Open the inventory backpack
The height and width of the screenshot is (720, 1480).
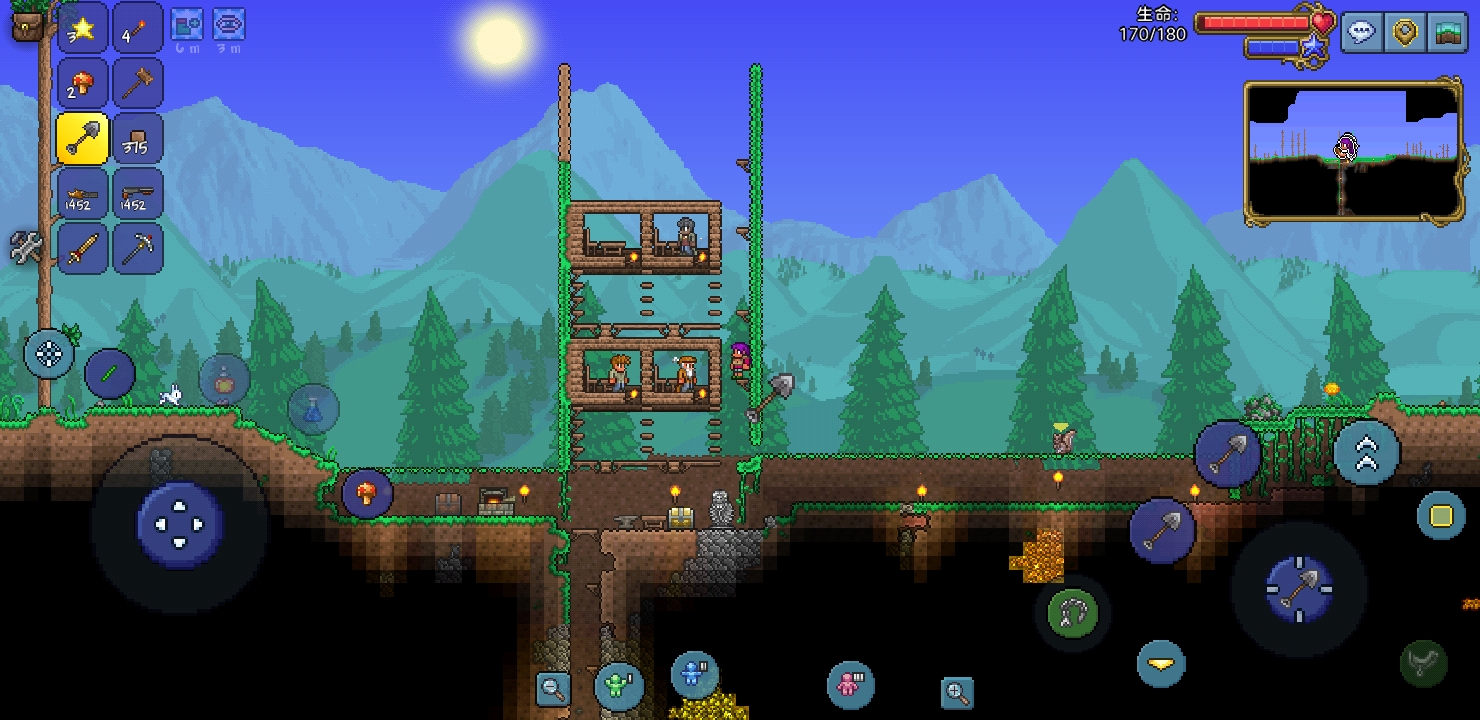29,23
